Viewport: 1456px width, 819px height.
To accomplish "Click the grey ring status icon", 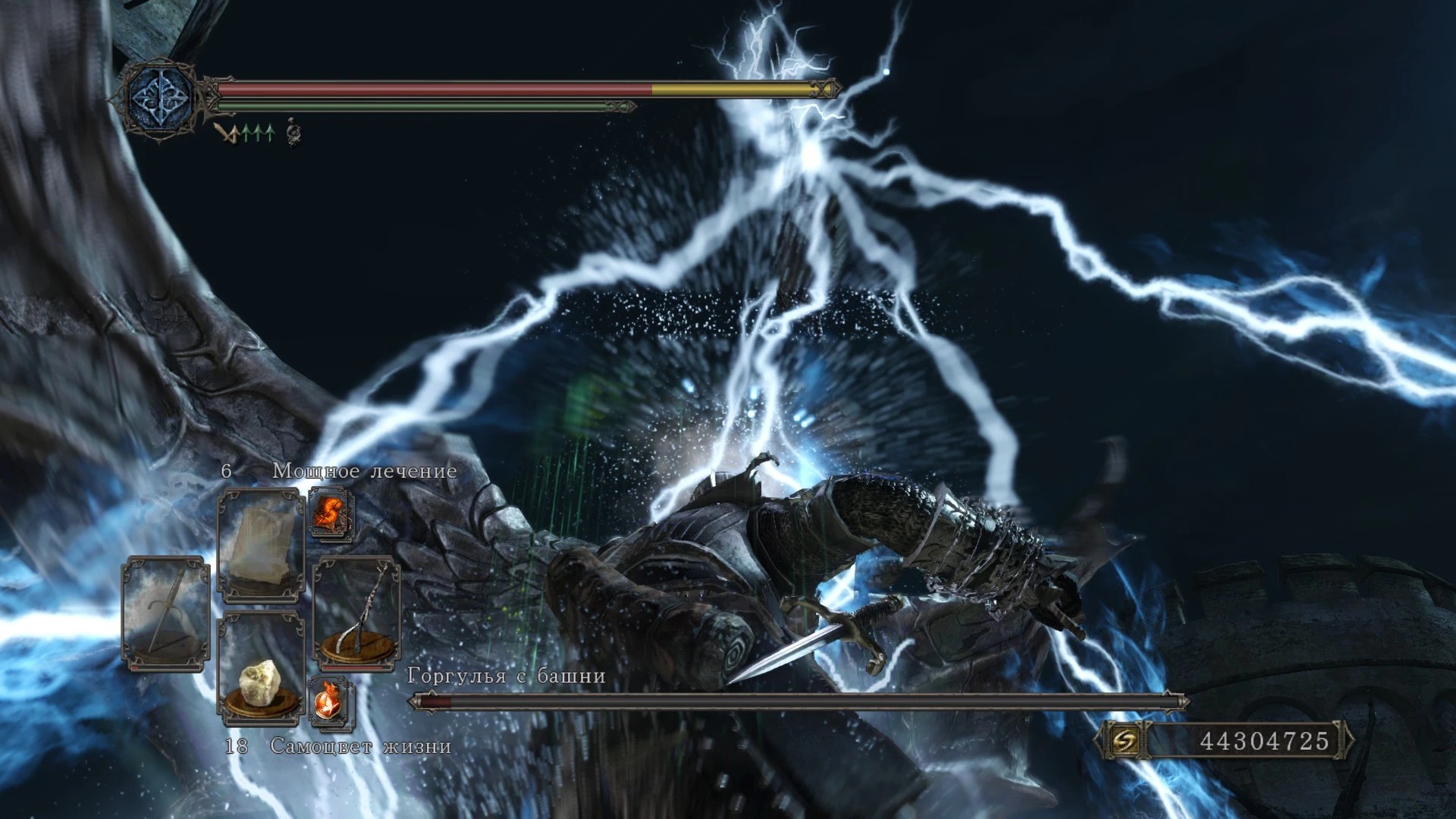I will (293, 135).
